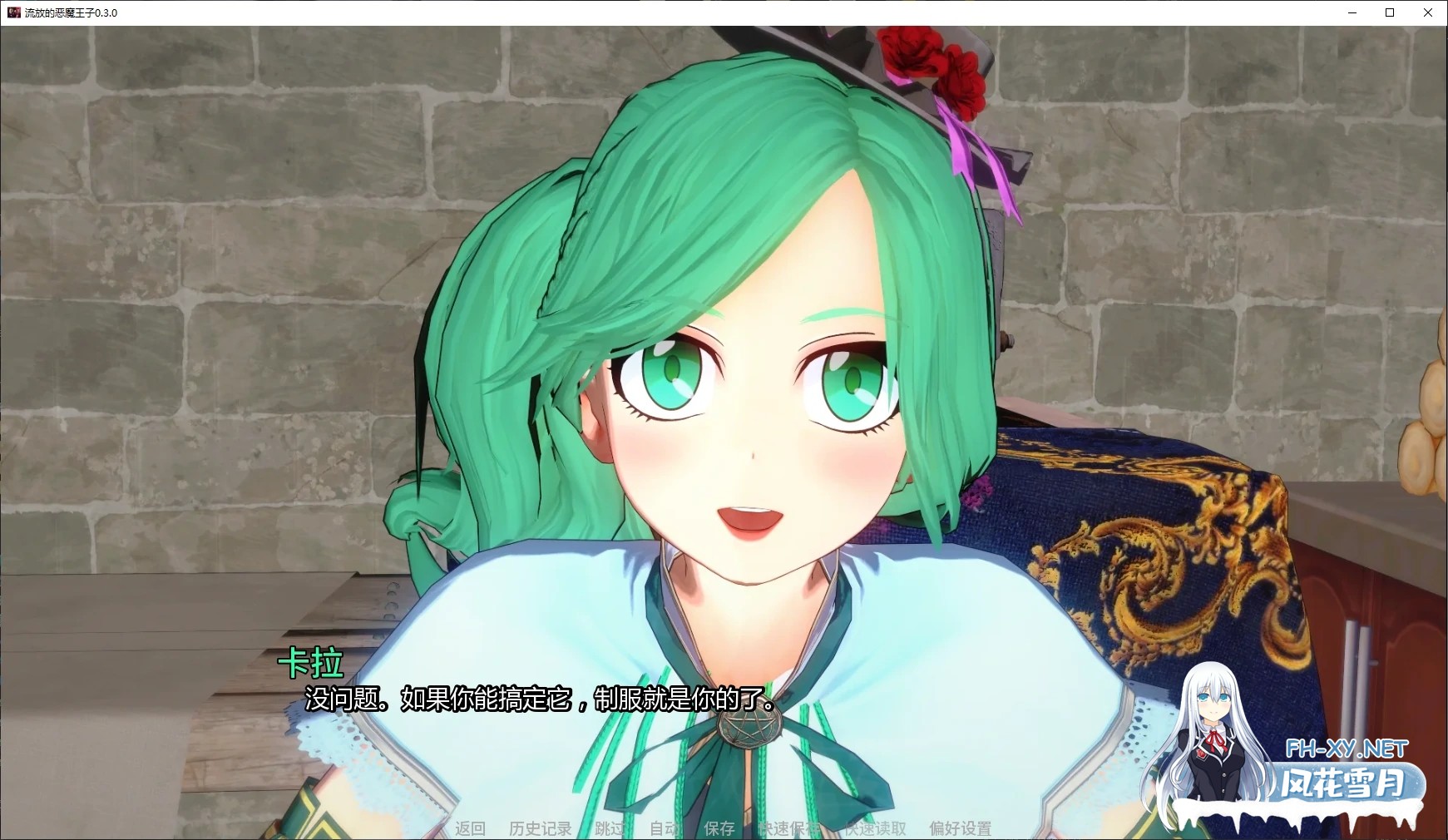Open the 历史记录 dialogue history
This screenshot has height=840, width=1448.
click(539, 828)
